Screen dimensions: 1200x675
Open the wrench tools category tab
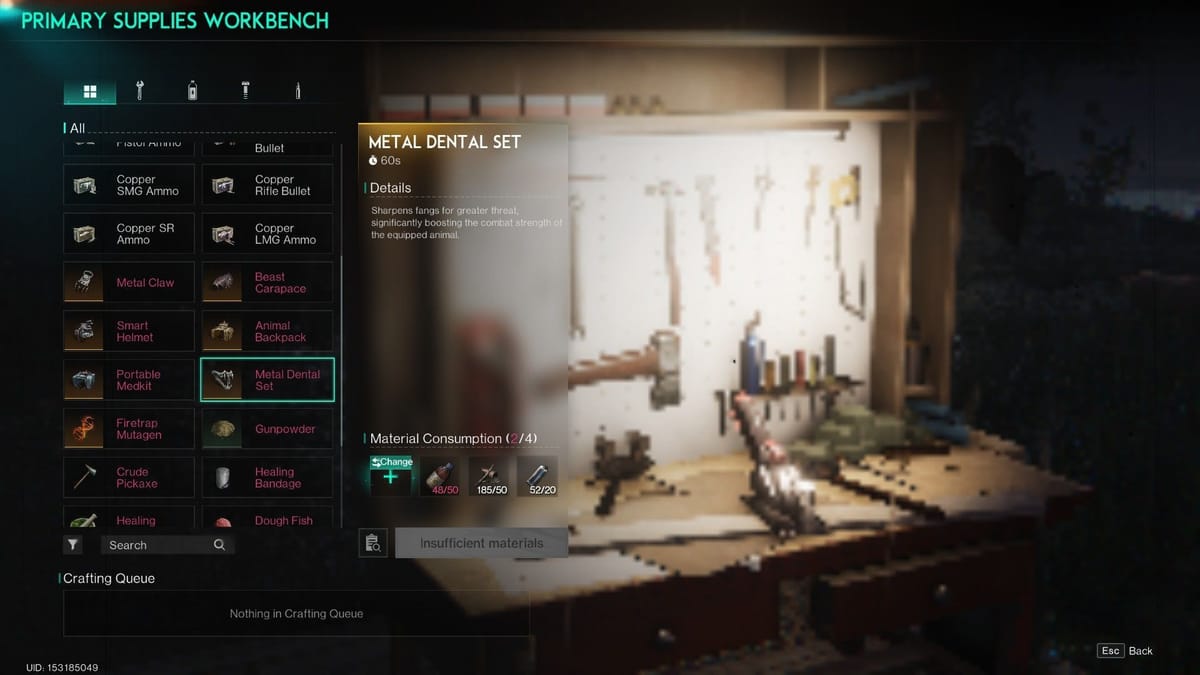(x=140, y=91)
